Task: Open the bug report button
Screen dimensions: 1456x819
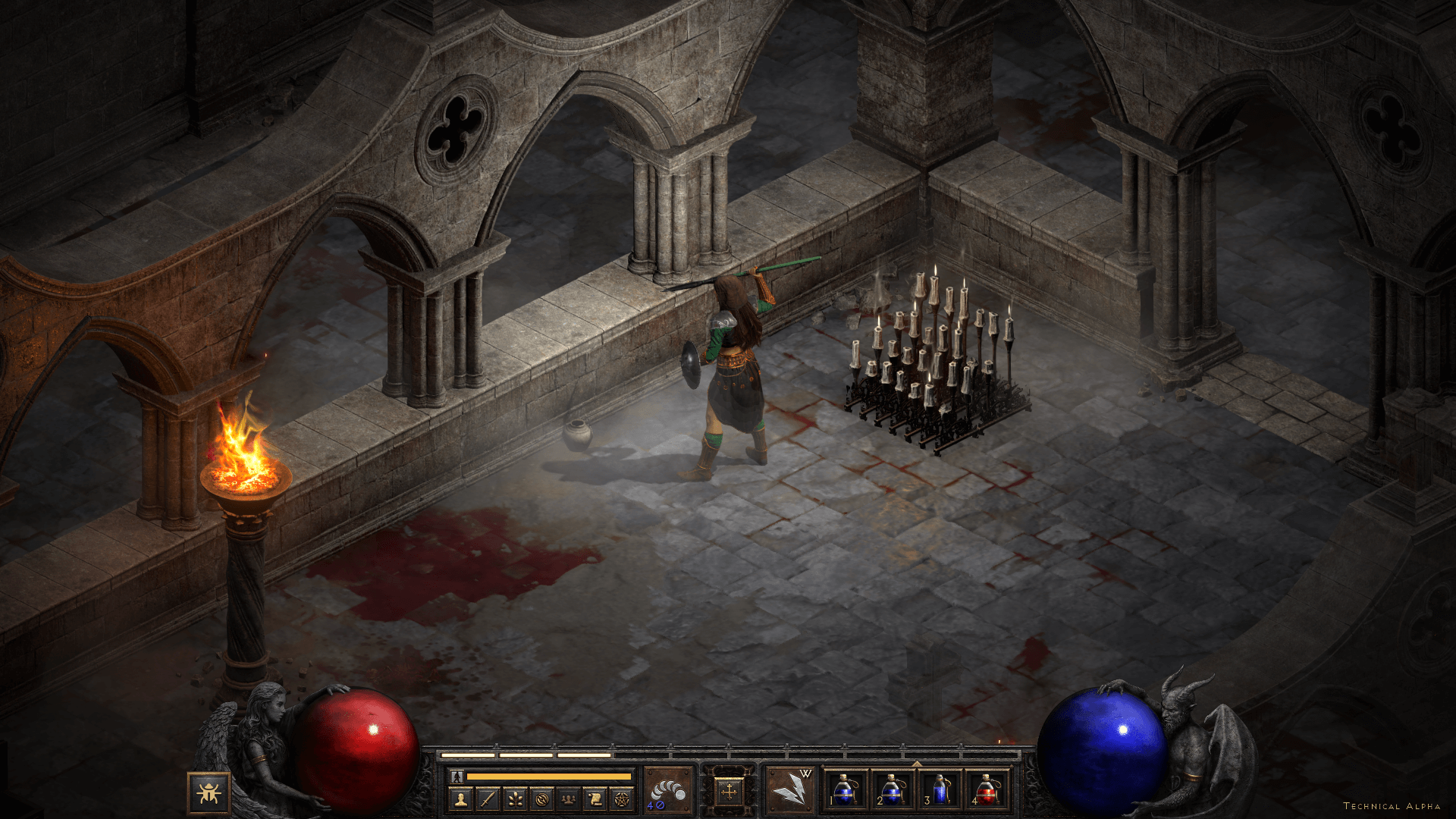Action: coord(208,793)
